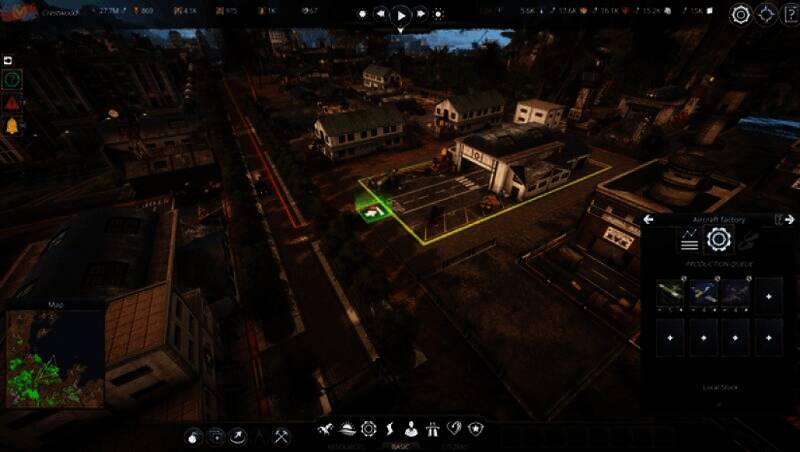Open the minimap of the region
This screenshot has height=452, width=800.
pyautogui.click(x=55, y=358)
